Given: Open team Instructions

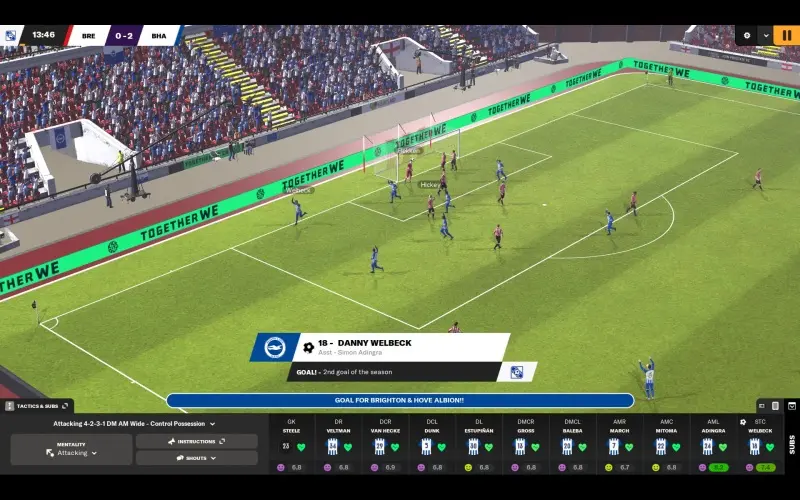Looking at the screenshot, I should (197, 441).
